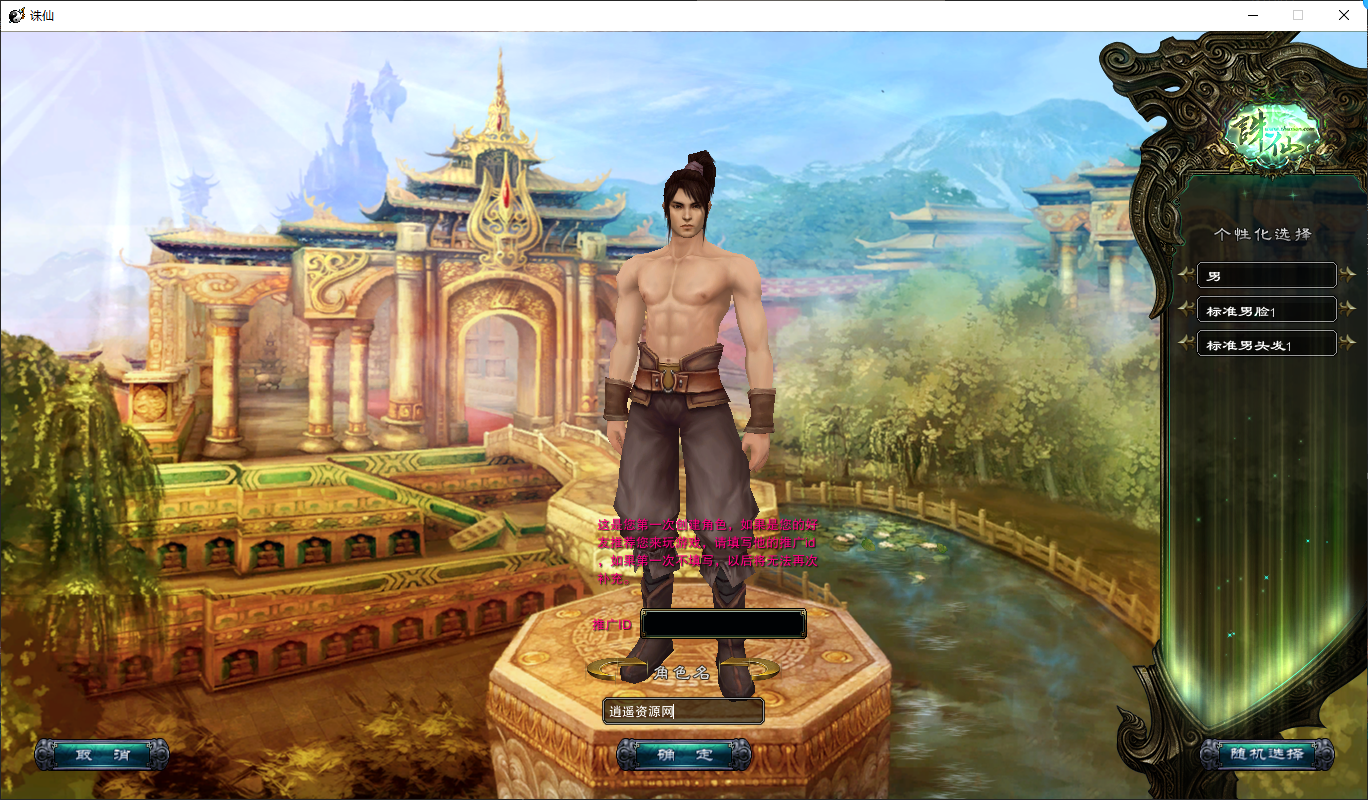
Task: Choose next hairstyle after 标准男头发1
Action: (x=1348, y=344)
